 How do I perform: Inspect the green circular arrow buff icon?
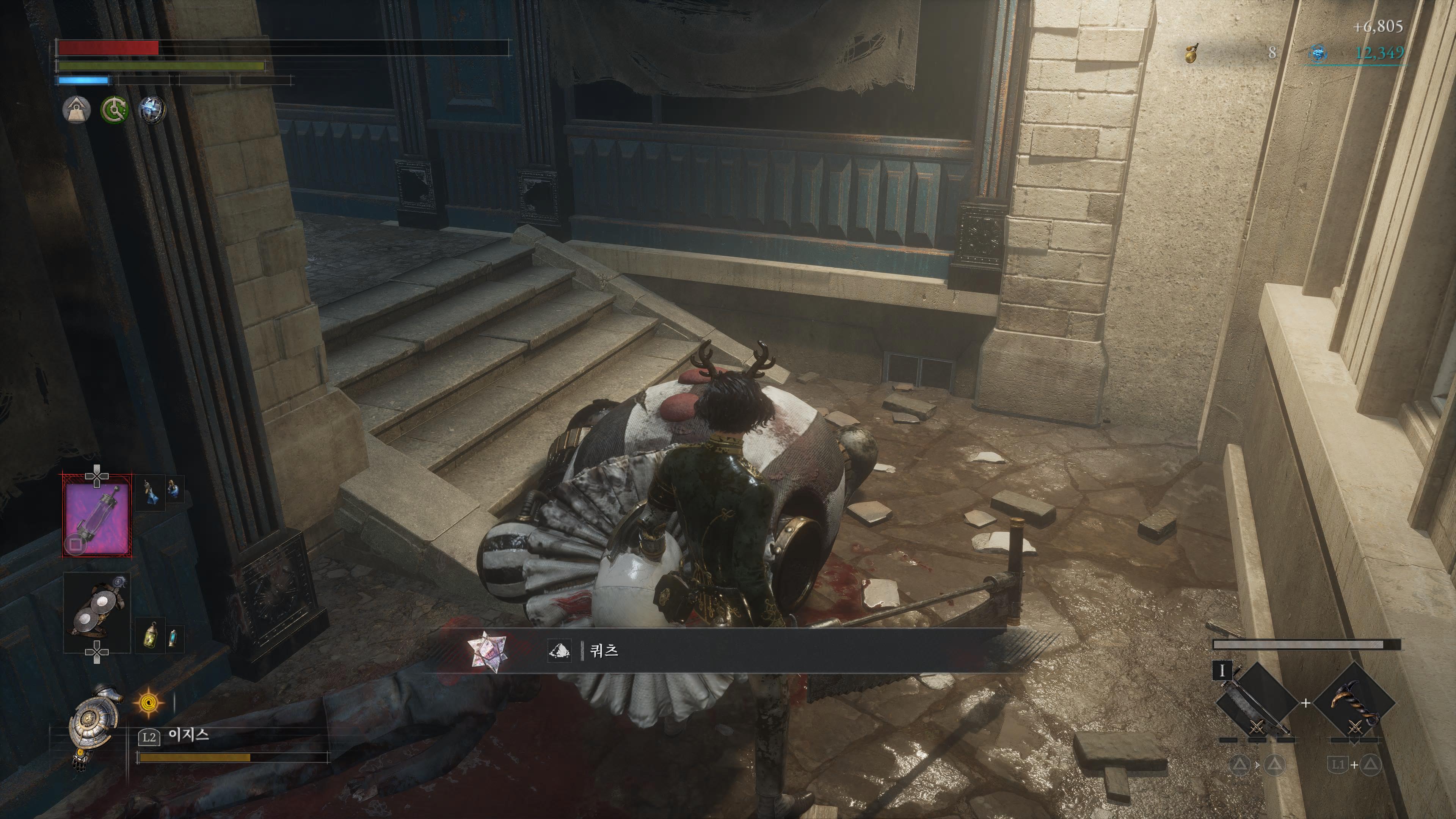(114, 110)
